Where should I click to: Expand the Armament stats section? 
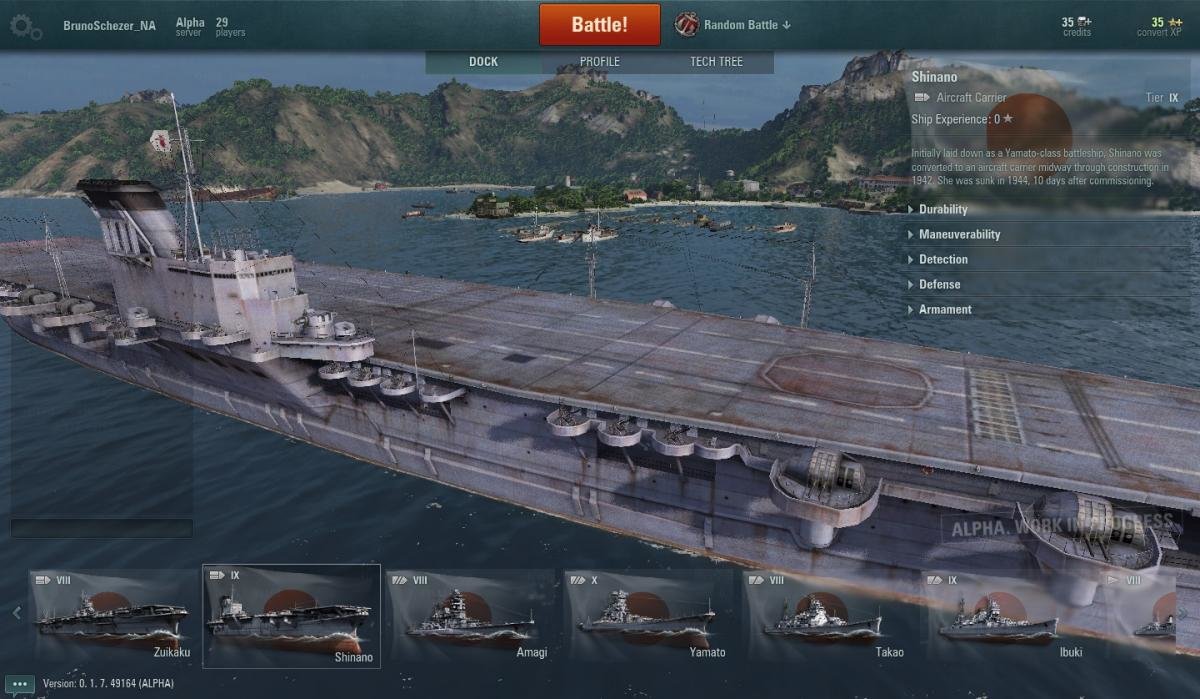945,310
